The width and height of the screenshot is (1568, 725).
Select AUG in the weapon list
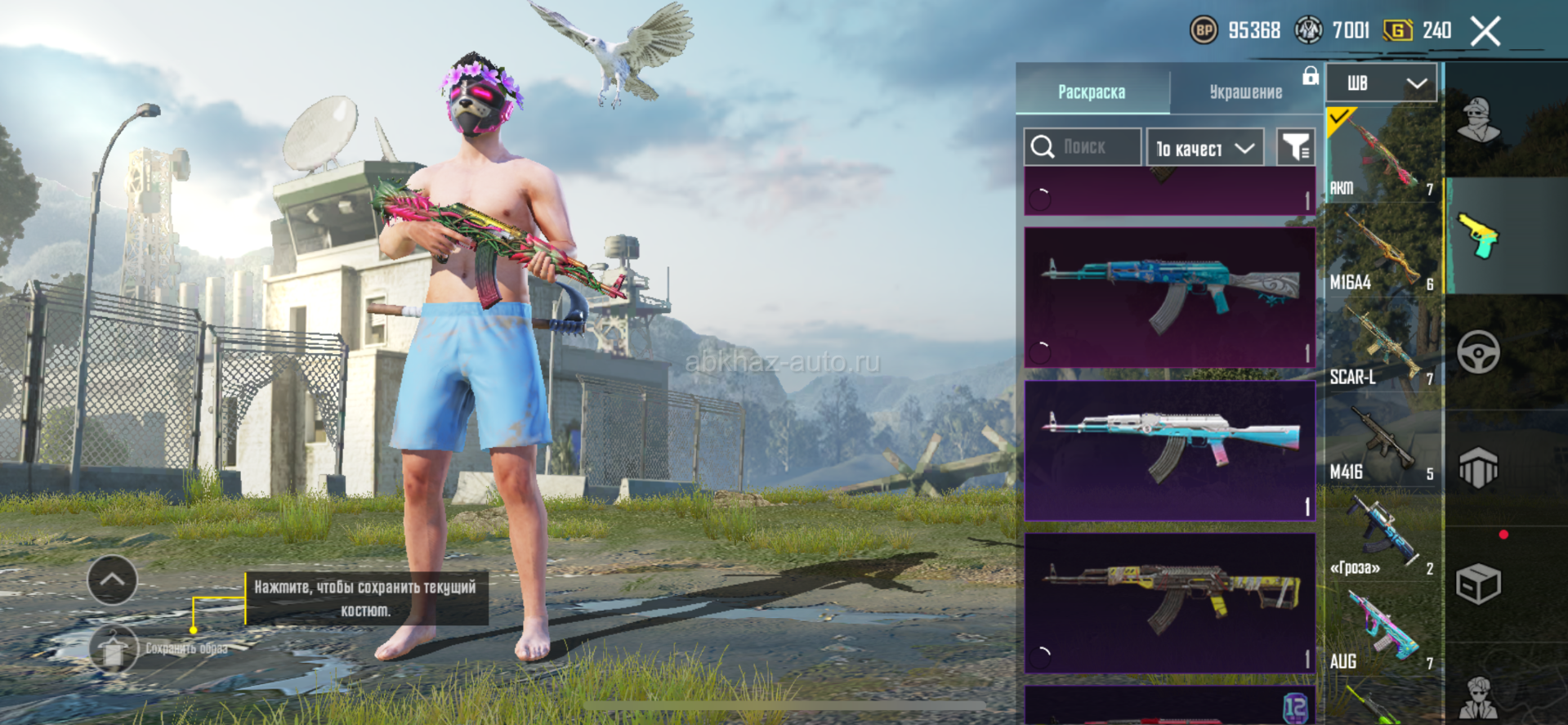click(x=1382, y=629)
